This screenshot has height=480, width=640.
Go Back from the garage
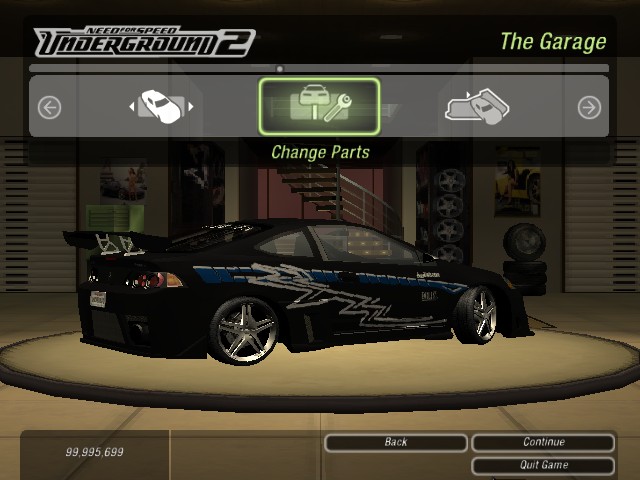point(396,442)
